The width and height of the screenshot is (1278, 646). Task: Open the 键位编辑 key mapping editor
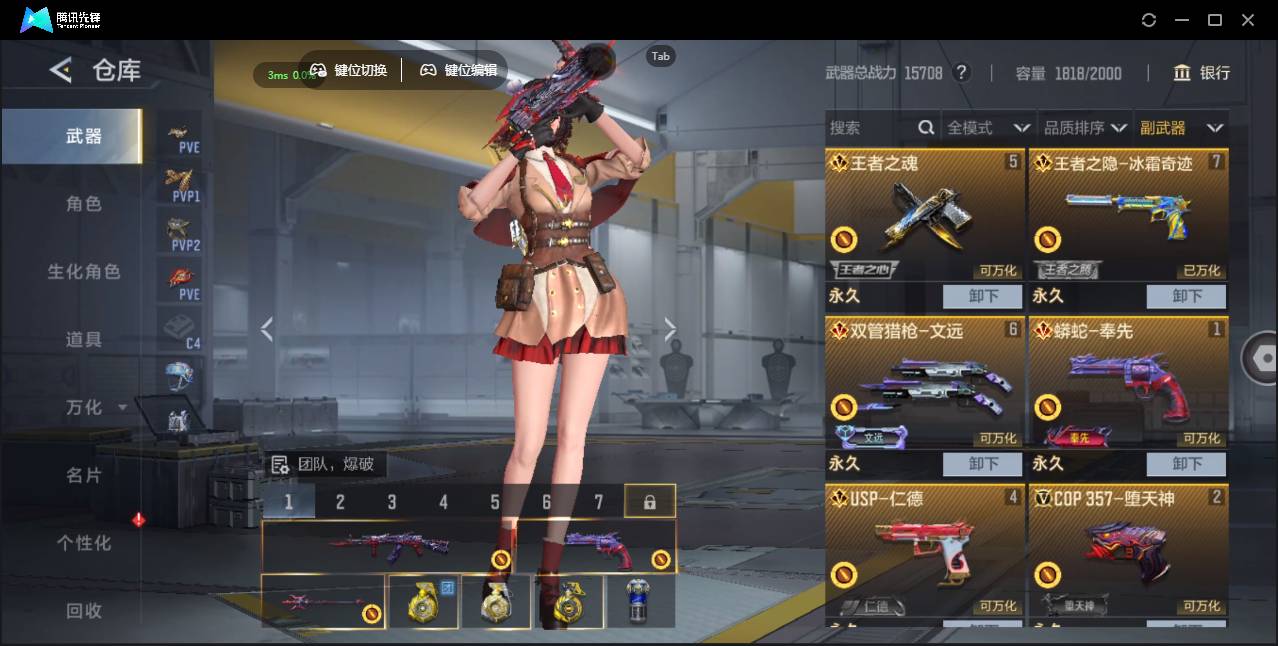(x=459, y=70)
